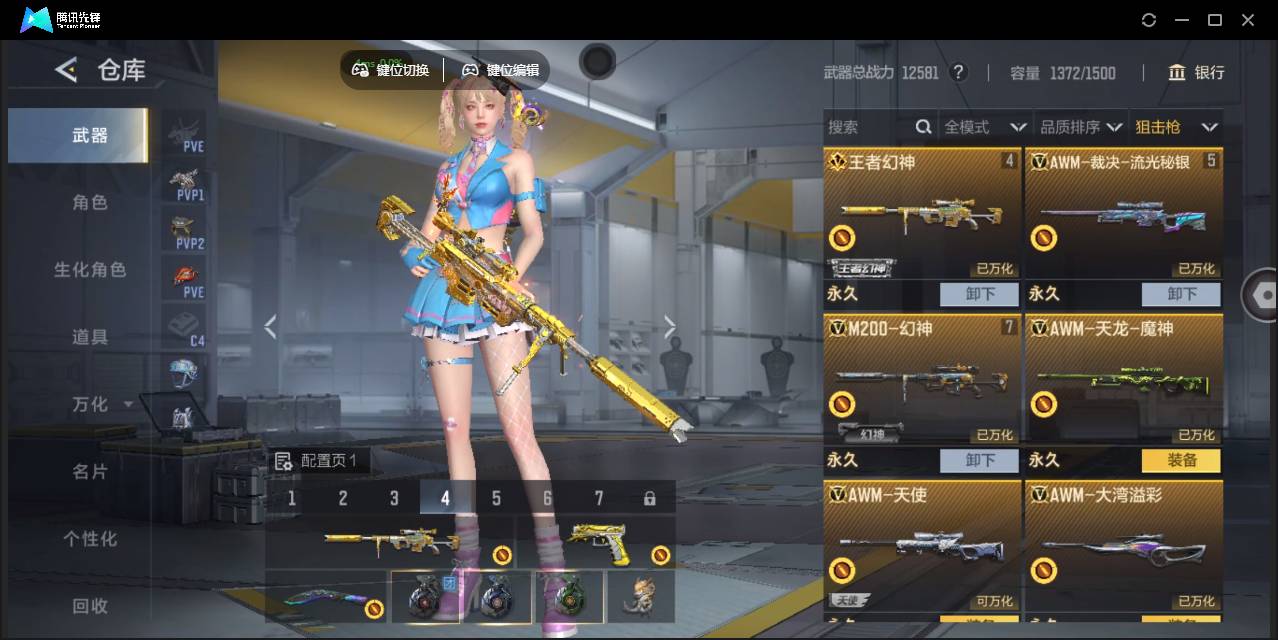1278x640 pixels.
Task: Select the 角色 category tab
Action: pos(89,202)
